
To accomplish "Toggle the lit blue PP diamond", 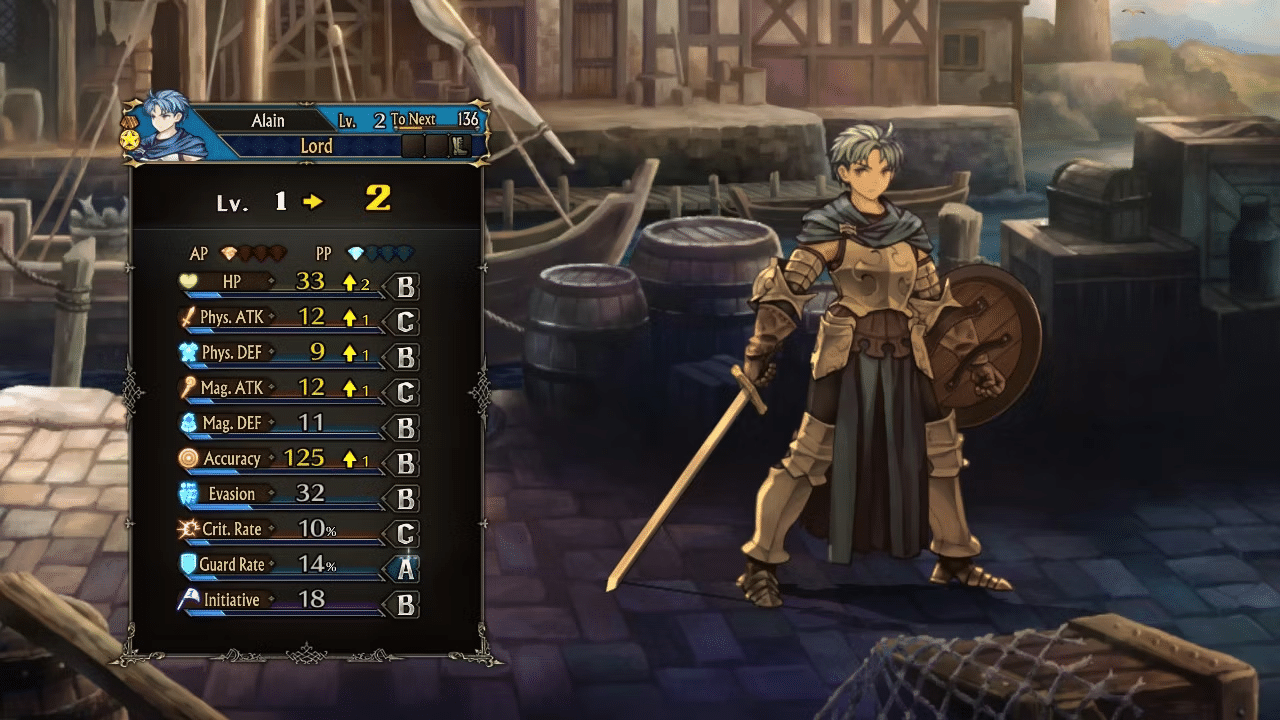I will tap(354, 250).
